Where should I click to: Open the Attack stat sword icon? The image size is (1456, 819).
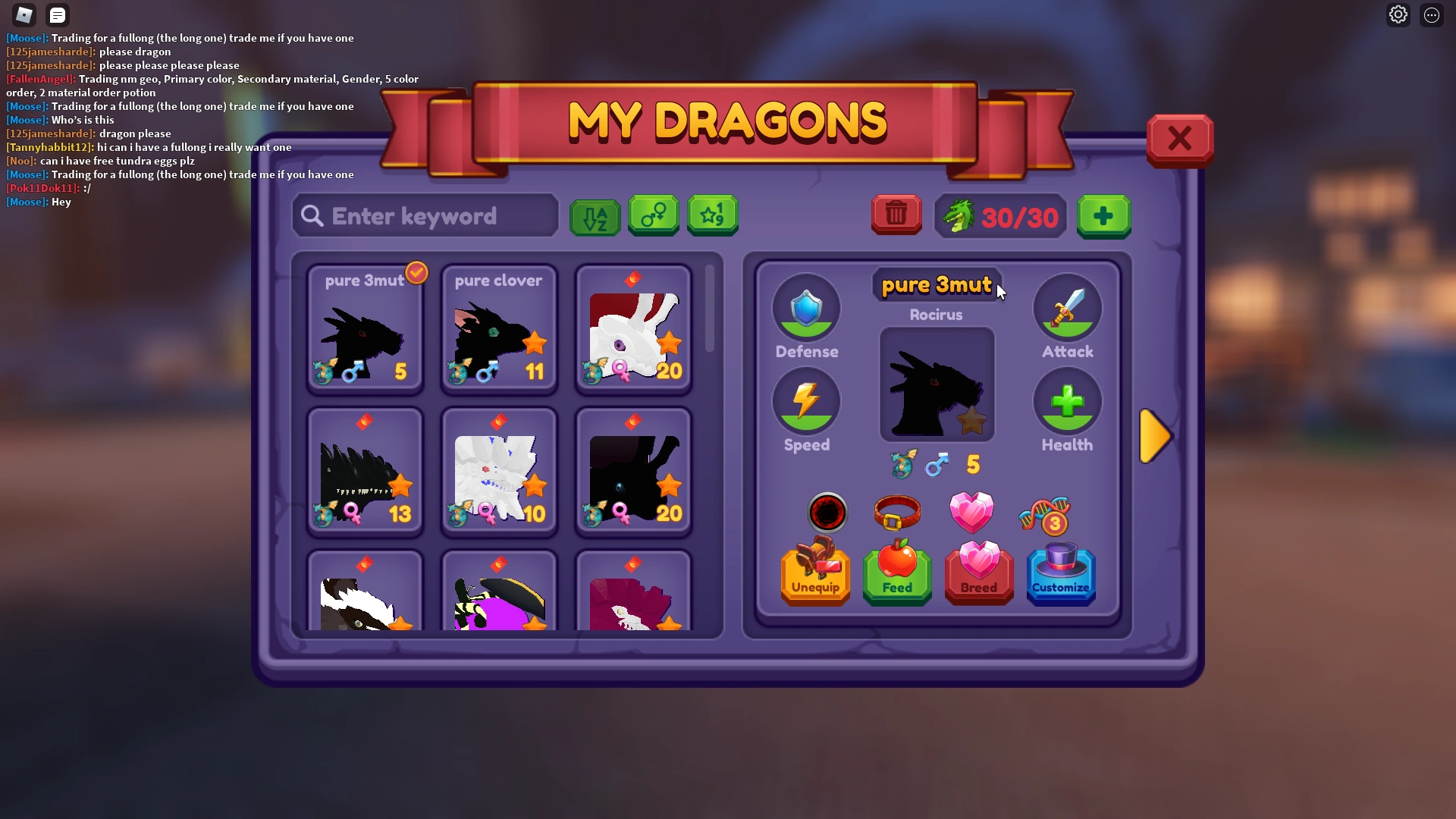1067,308
